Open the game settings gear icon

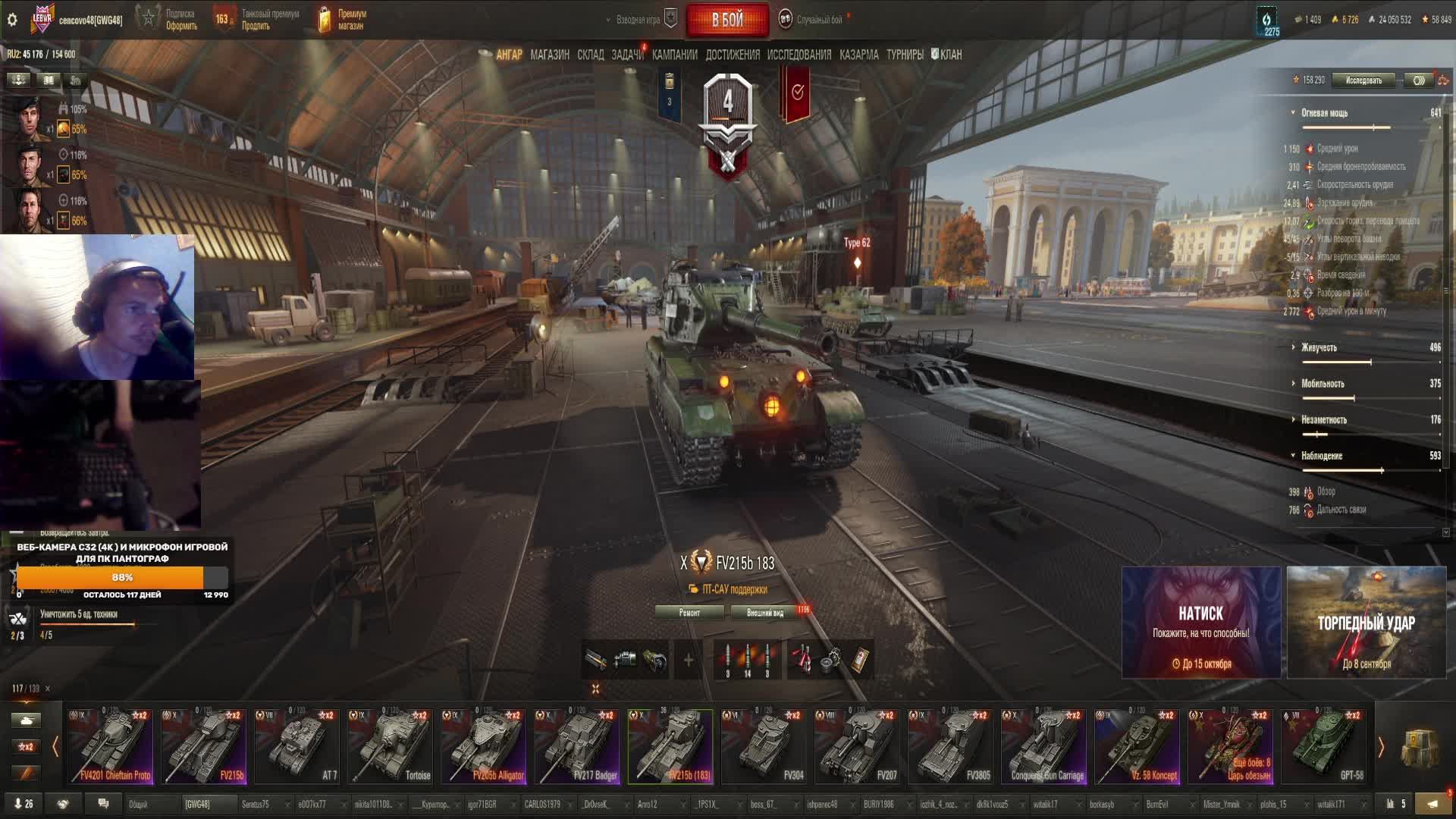[x=12, y=20]
